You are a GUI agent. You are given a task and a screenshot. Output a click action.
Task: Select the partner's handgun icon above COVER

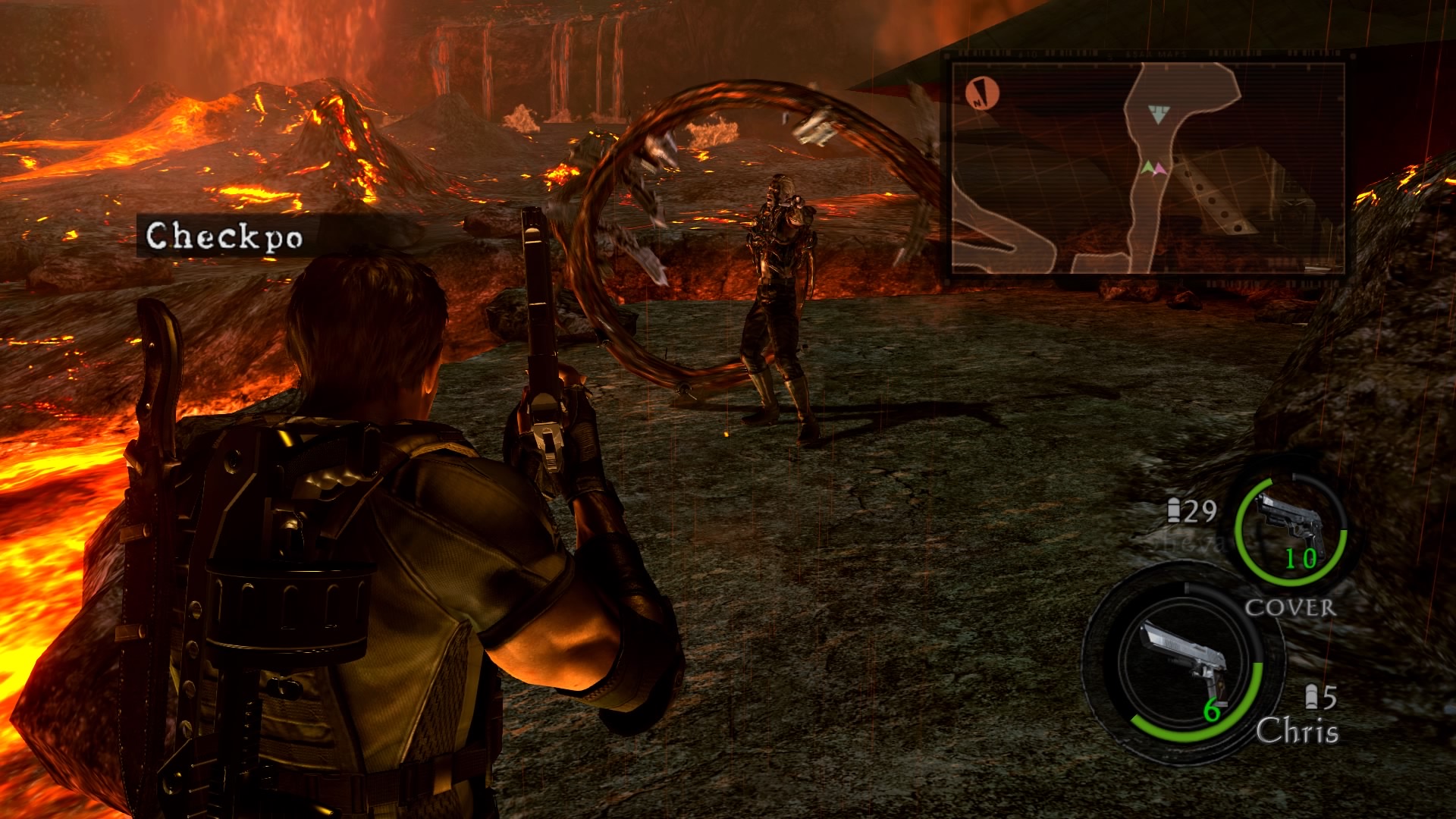(x=1291, y=527)
